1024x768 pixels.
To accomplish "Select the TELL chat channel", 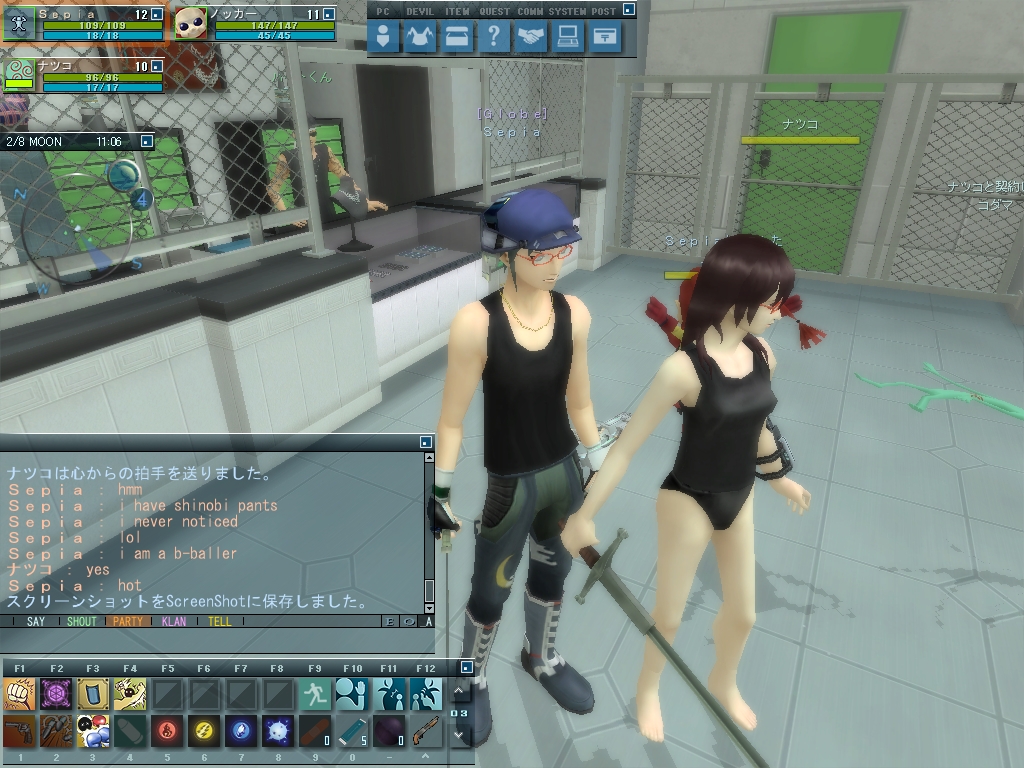I will (220, 621).
